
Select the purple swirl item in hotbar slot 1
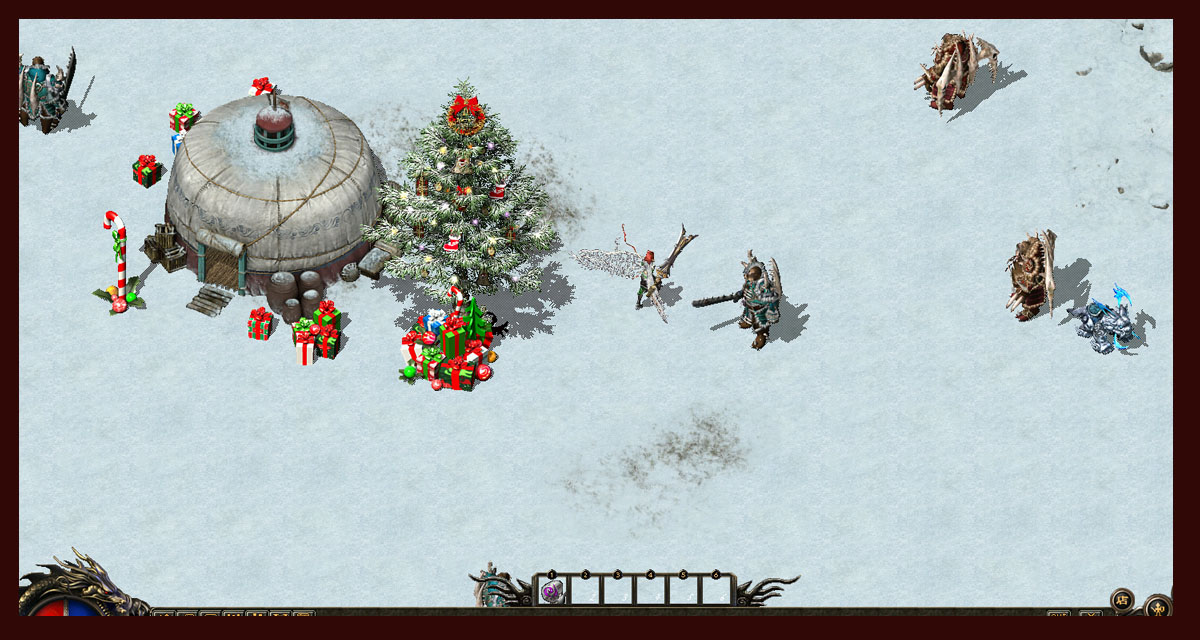551,591
